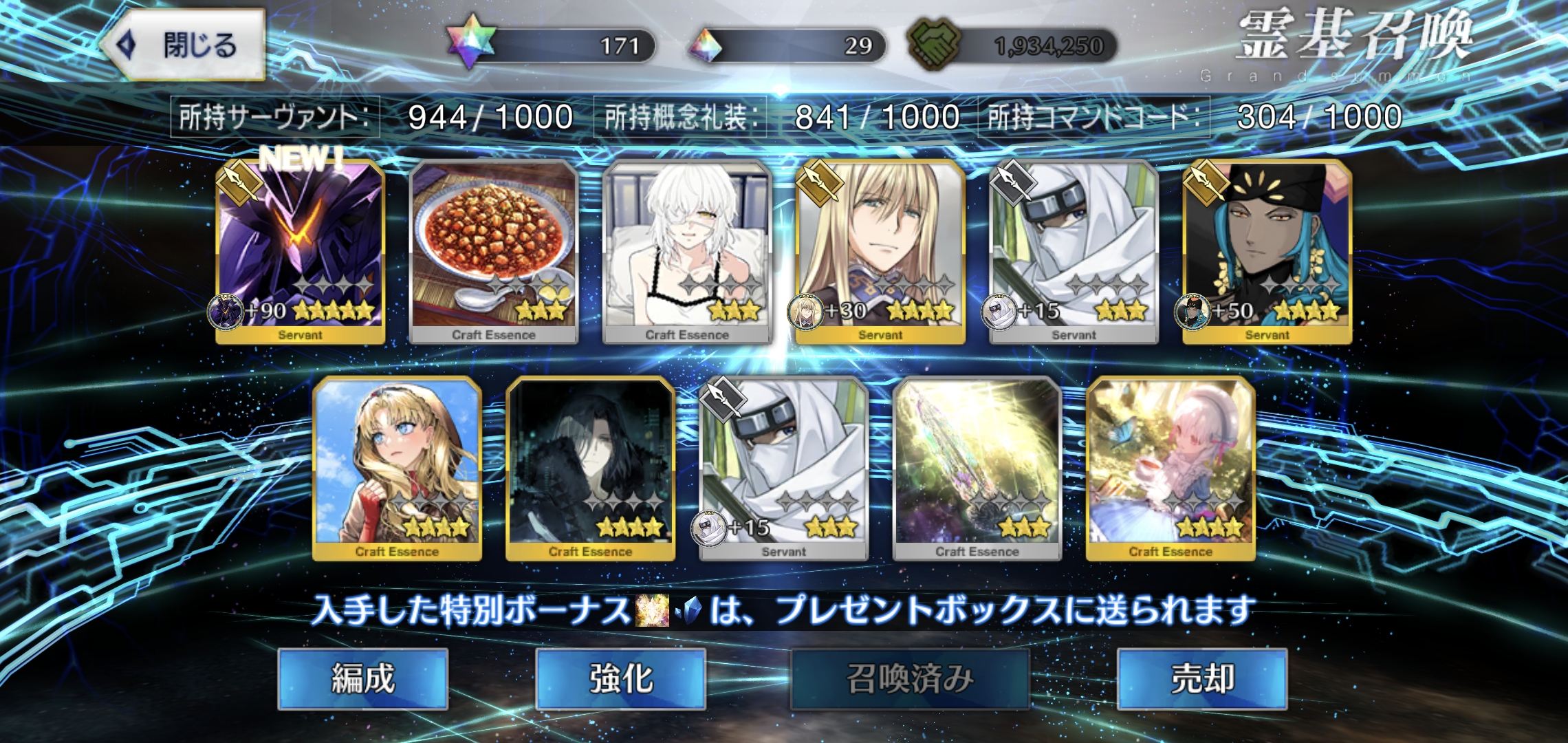Open the 編成 formation menu
This screenshot has width=1568, height=743.
tap(362, 679)
